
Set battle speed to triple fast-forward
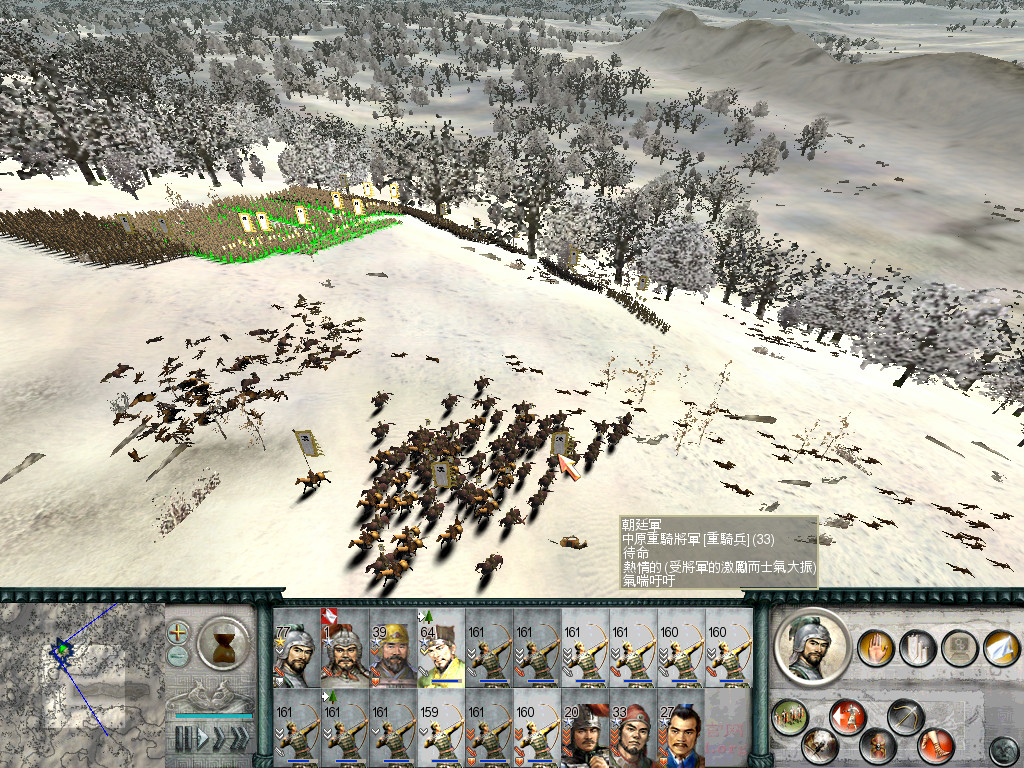pyautogui.click(x=240, y=739)
